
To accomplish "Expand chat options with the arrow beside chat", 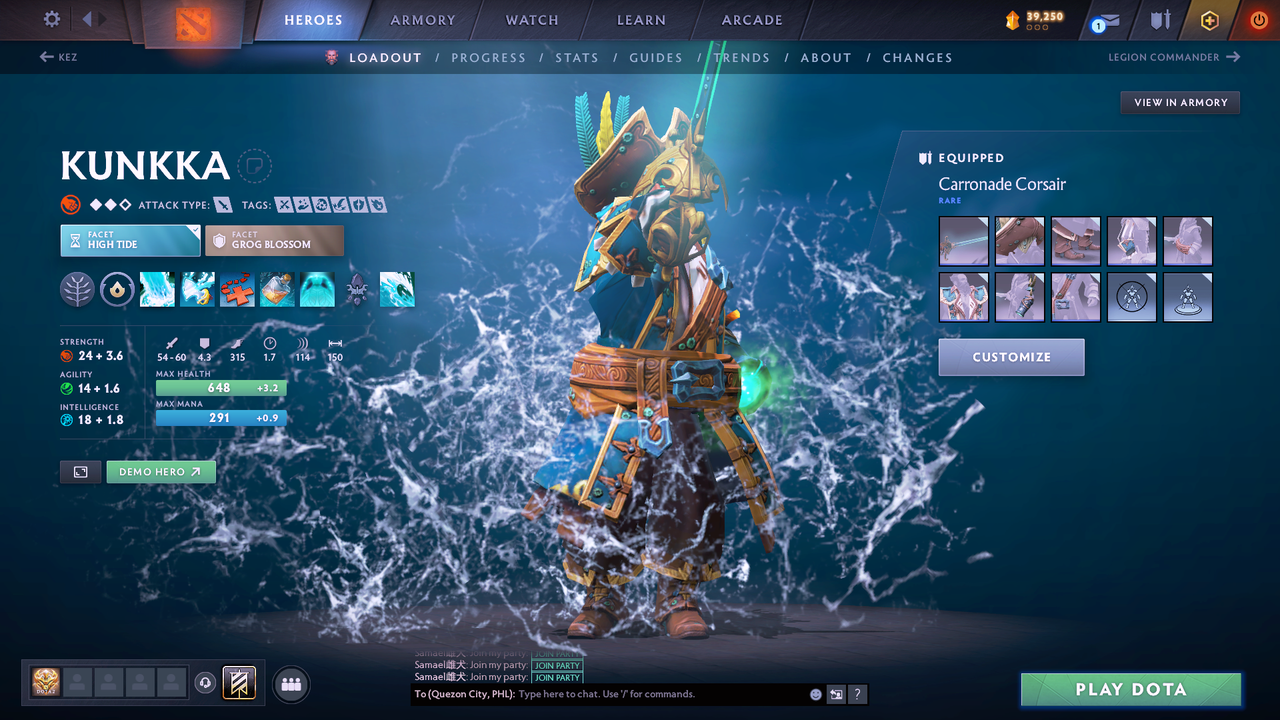I will pos(836,693).
